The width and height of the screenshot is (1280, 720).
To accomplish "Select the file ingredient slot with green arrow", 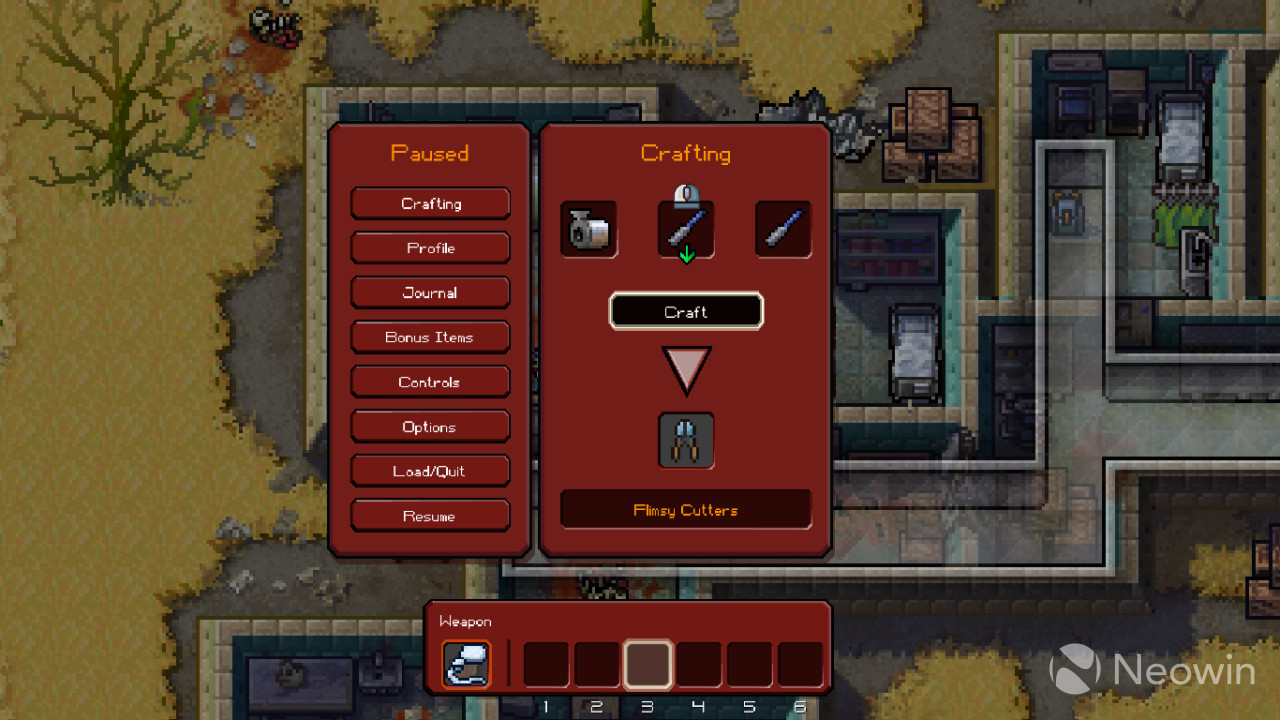I will click(686, 230).
